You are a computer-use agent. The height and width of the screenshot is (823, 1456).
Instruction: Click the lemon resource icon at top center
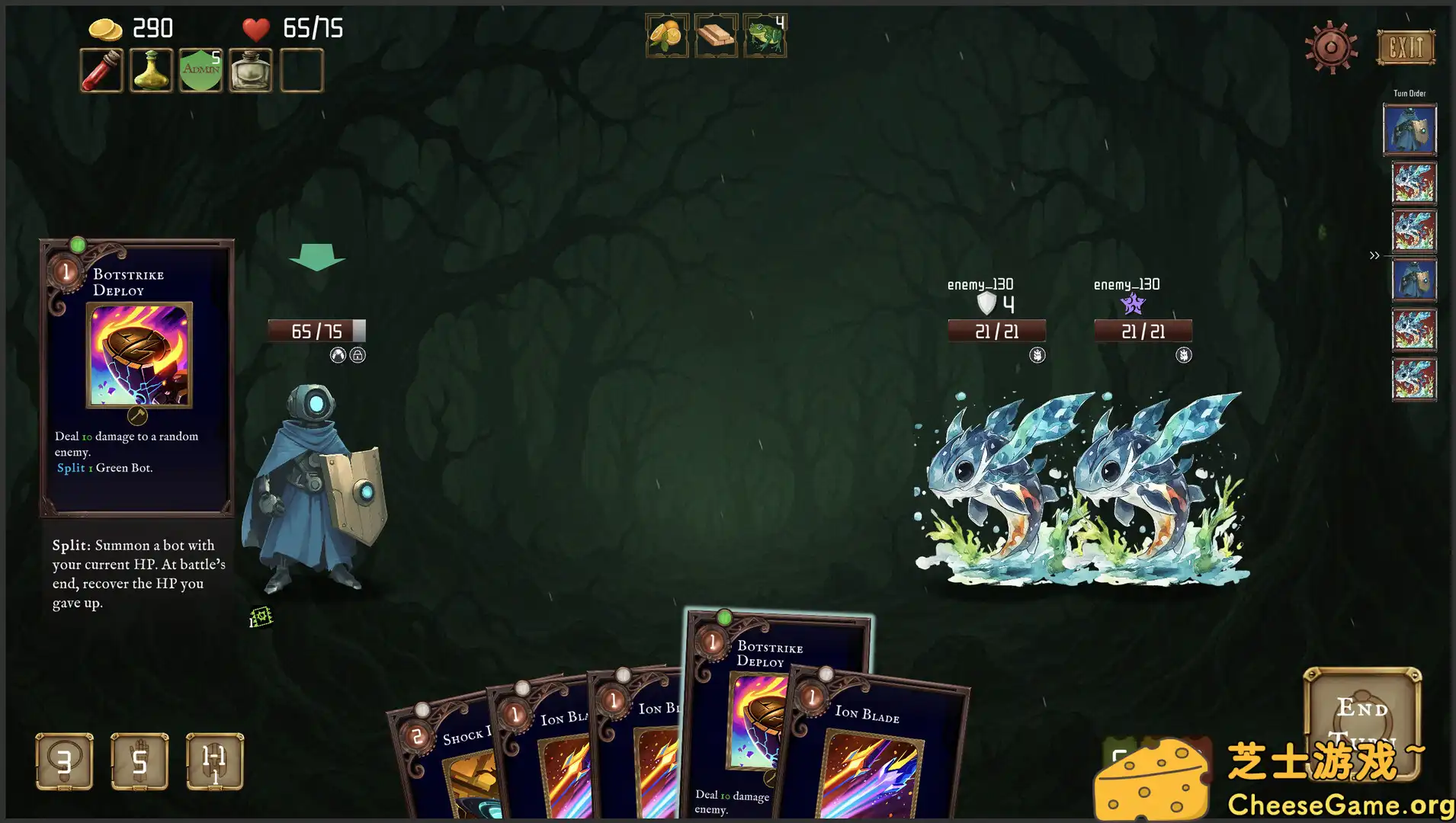667,34
